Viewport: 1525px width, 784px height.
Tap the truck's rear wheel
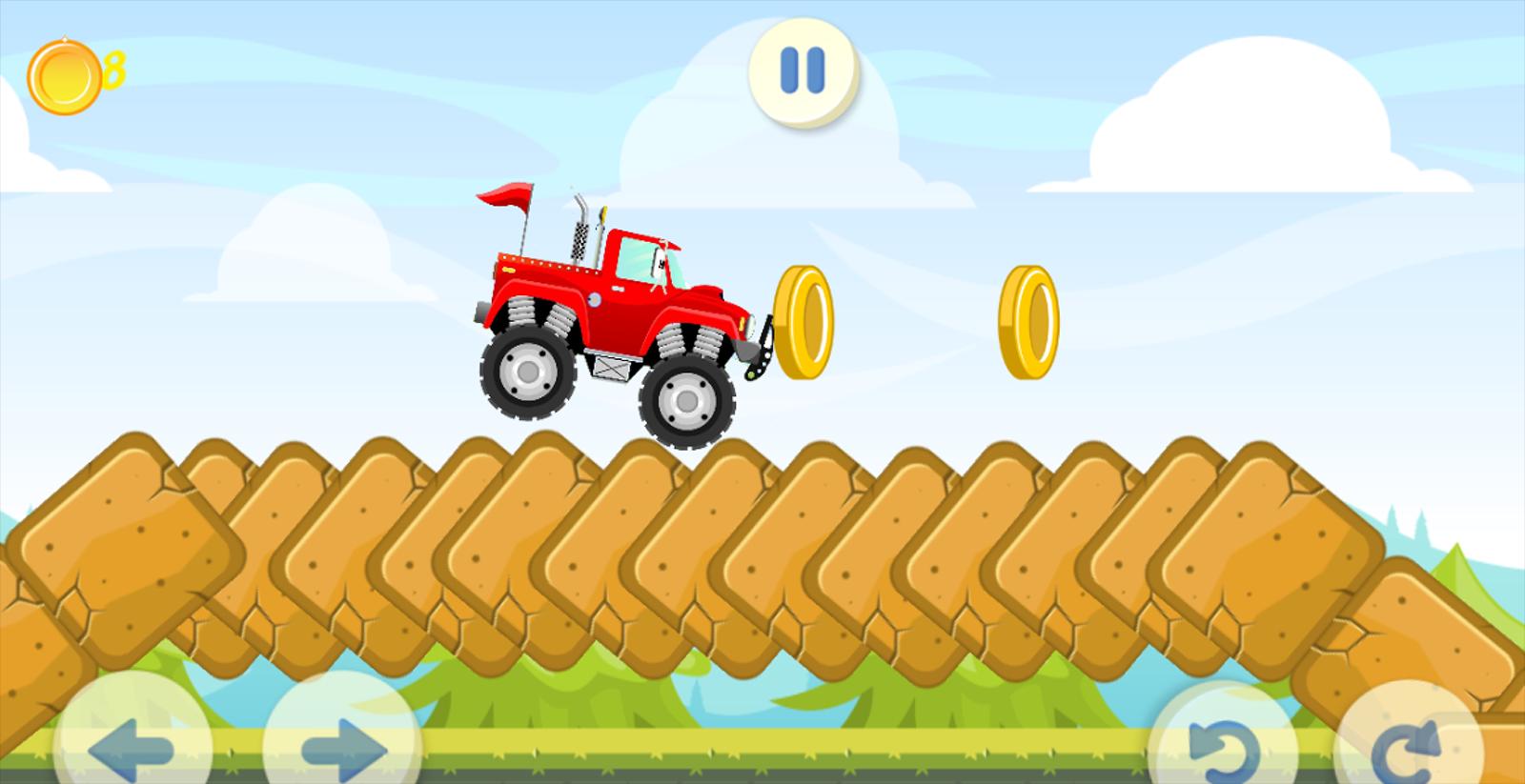coord(529,376)
